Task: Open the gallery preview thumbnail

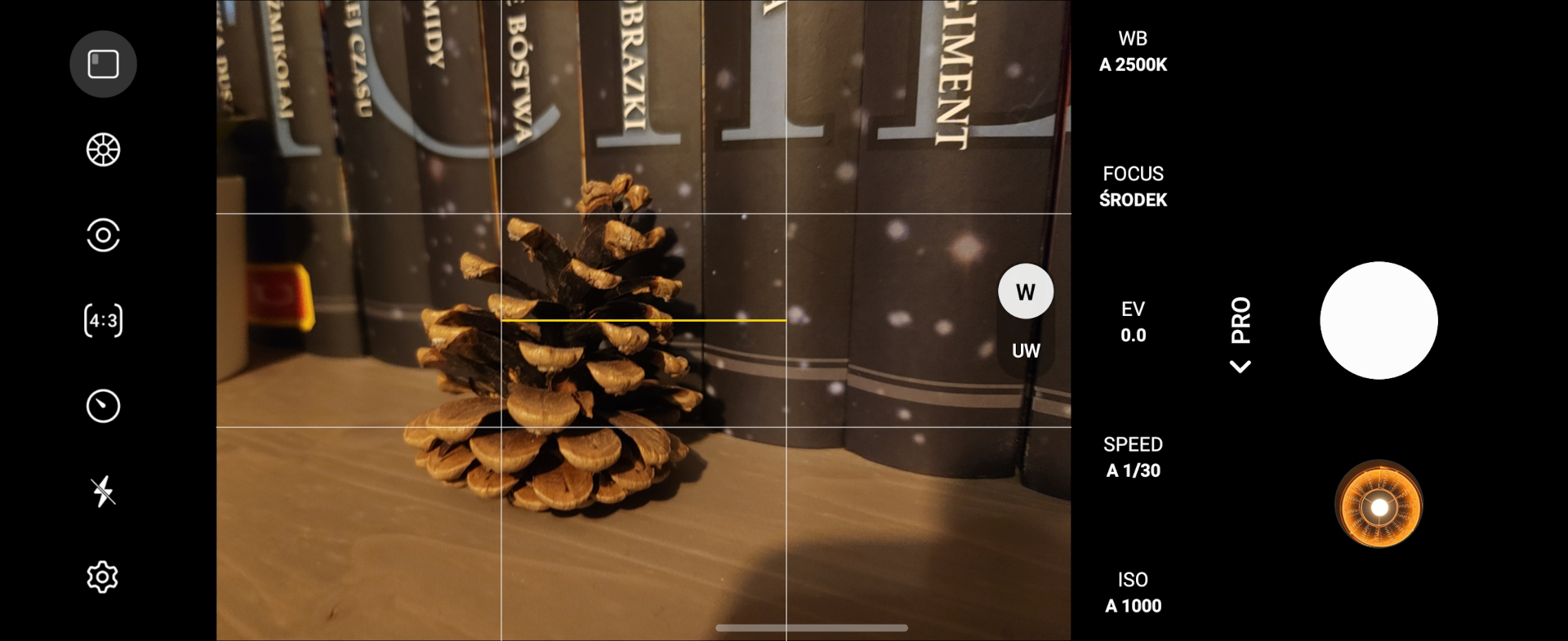Action: (x=1379, y=505)
